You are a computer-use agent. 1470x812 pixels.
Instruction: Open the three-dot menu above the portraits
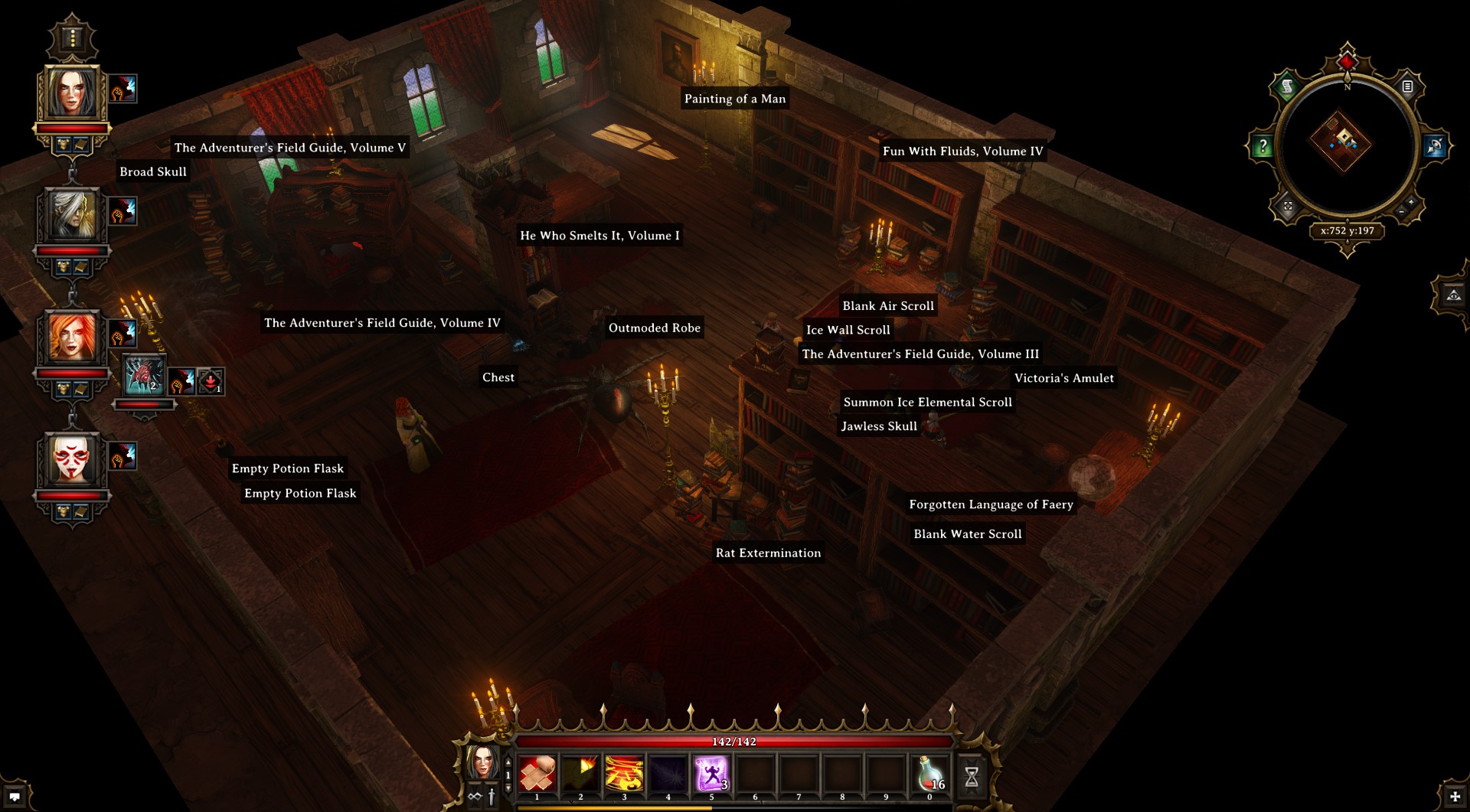pyautogui.click(x=73, y=38)
